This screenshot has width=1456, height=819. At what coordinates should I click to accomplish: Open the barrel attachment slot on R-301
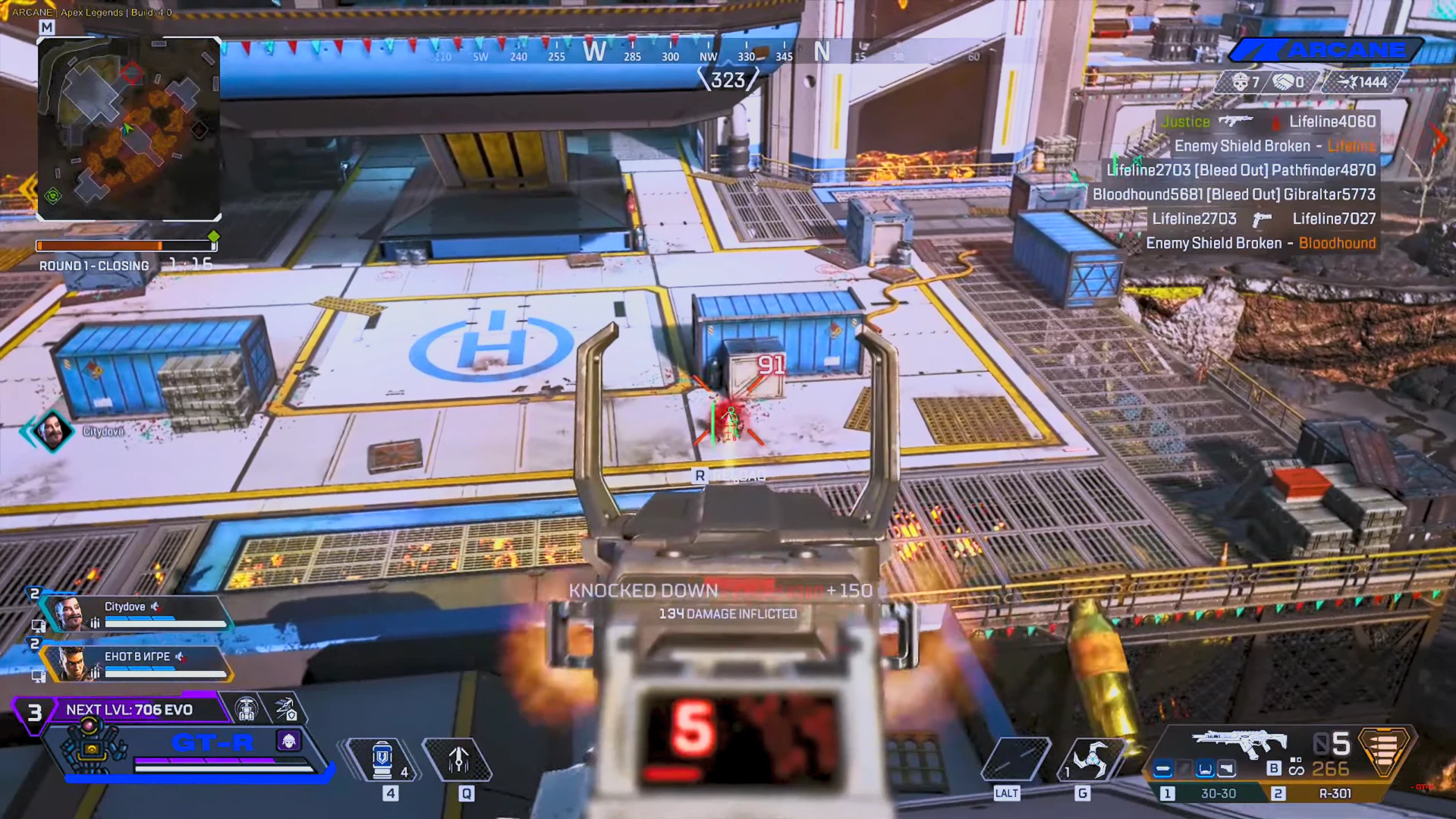tap(1164, 769)
